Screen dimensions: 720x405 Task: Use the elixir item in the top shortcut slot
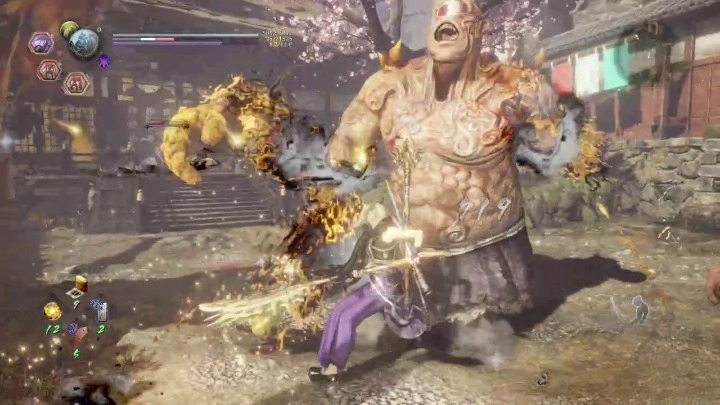[x=80, y=284]
